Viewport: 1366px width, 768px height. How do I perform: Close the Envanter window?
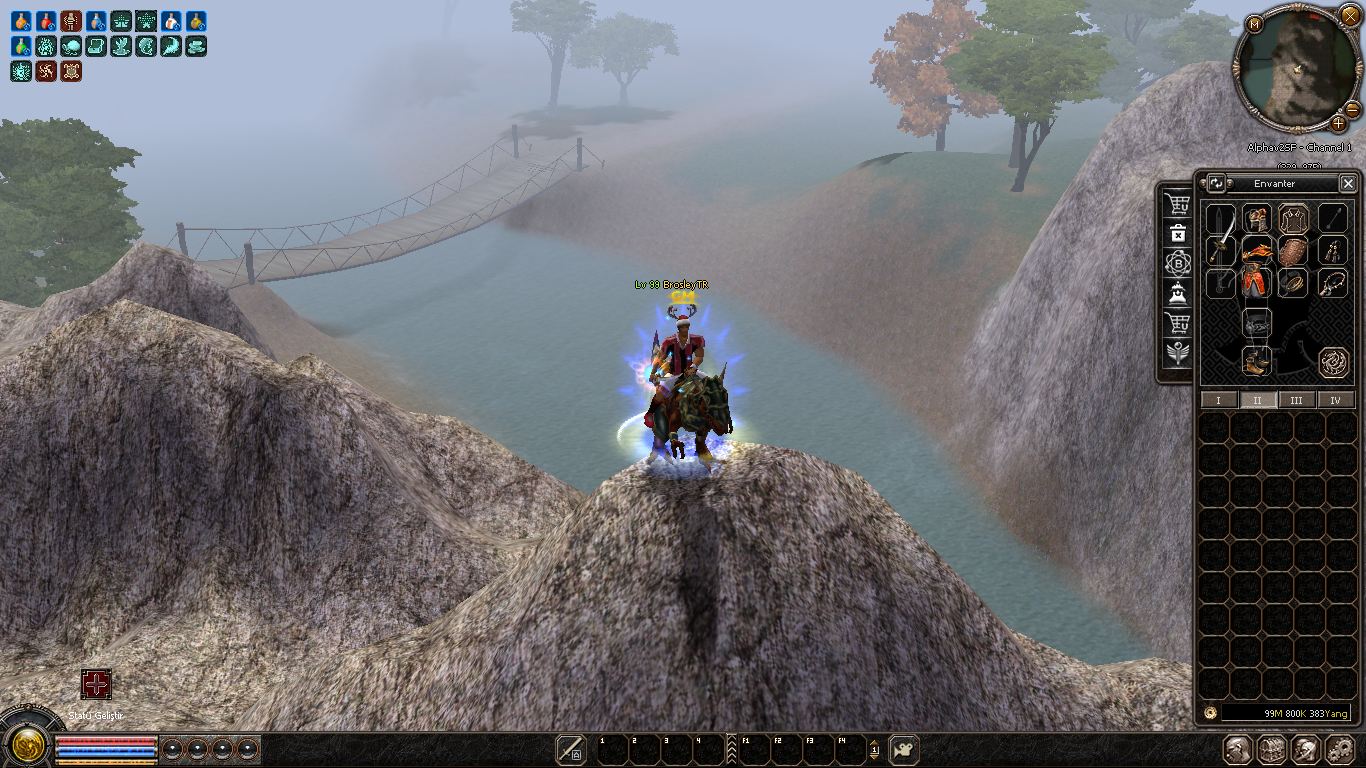[1348, 183]
